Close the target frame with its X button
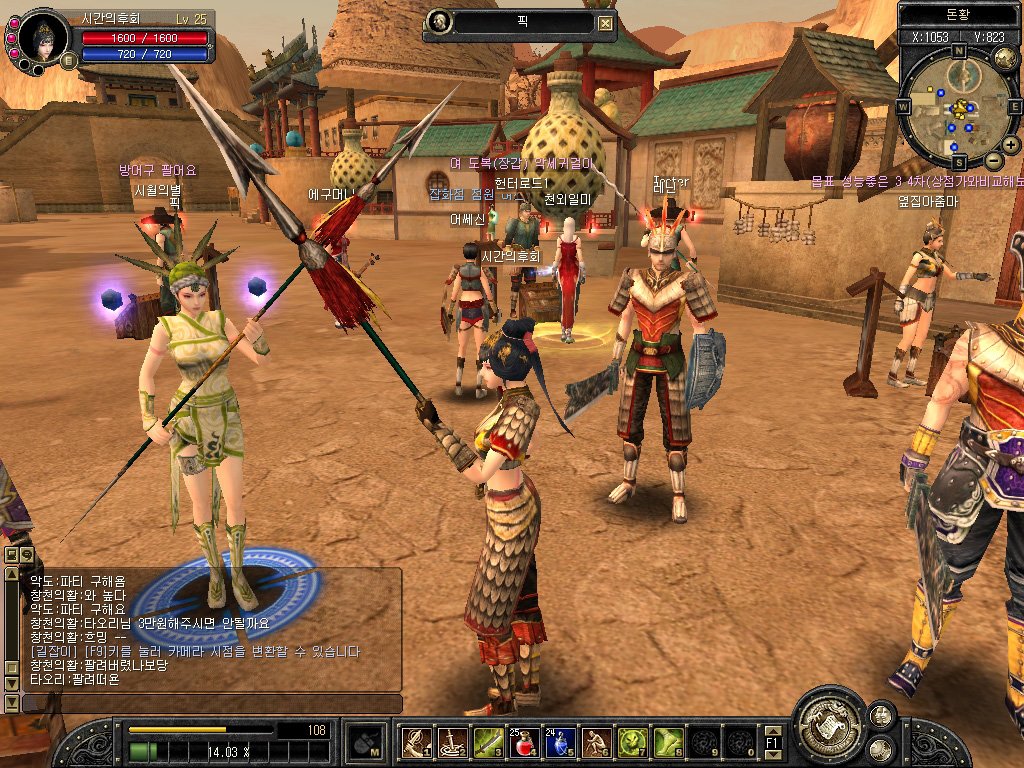 (605, 23)
